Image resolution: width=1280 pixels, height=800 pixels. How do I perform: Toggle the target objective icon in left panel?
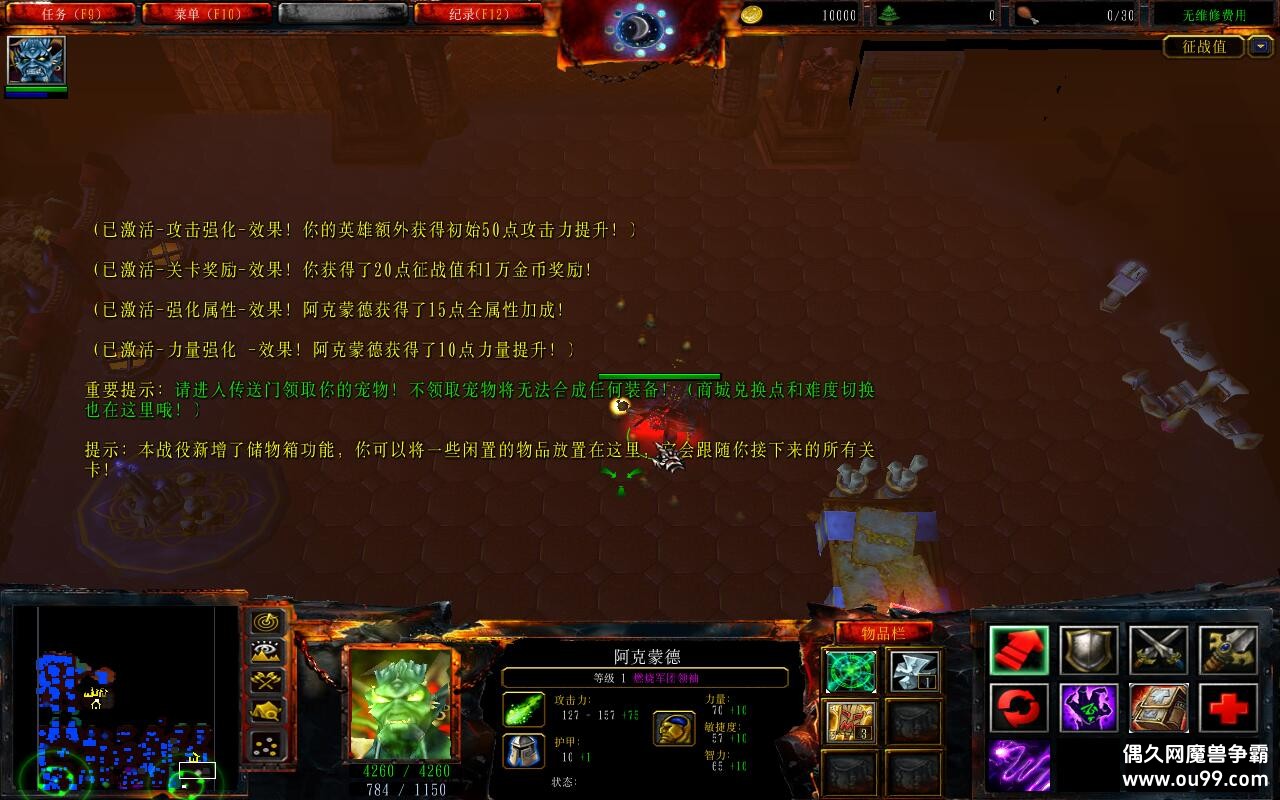[x=264, y=622]
